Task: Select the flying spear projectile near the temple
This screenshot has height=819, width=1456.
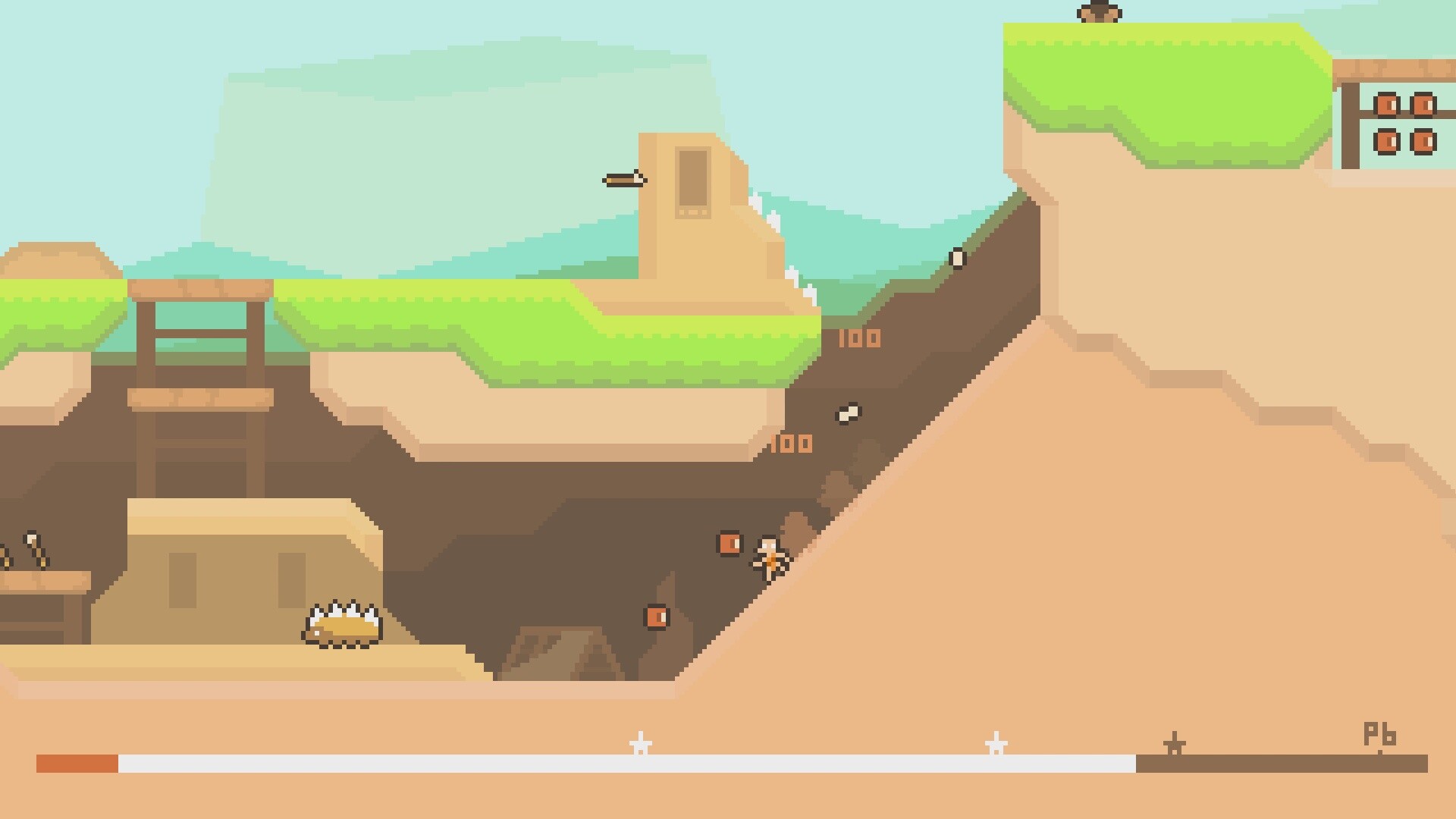Action: click(x=623, y=180)
